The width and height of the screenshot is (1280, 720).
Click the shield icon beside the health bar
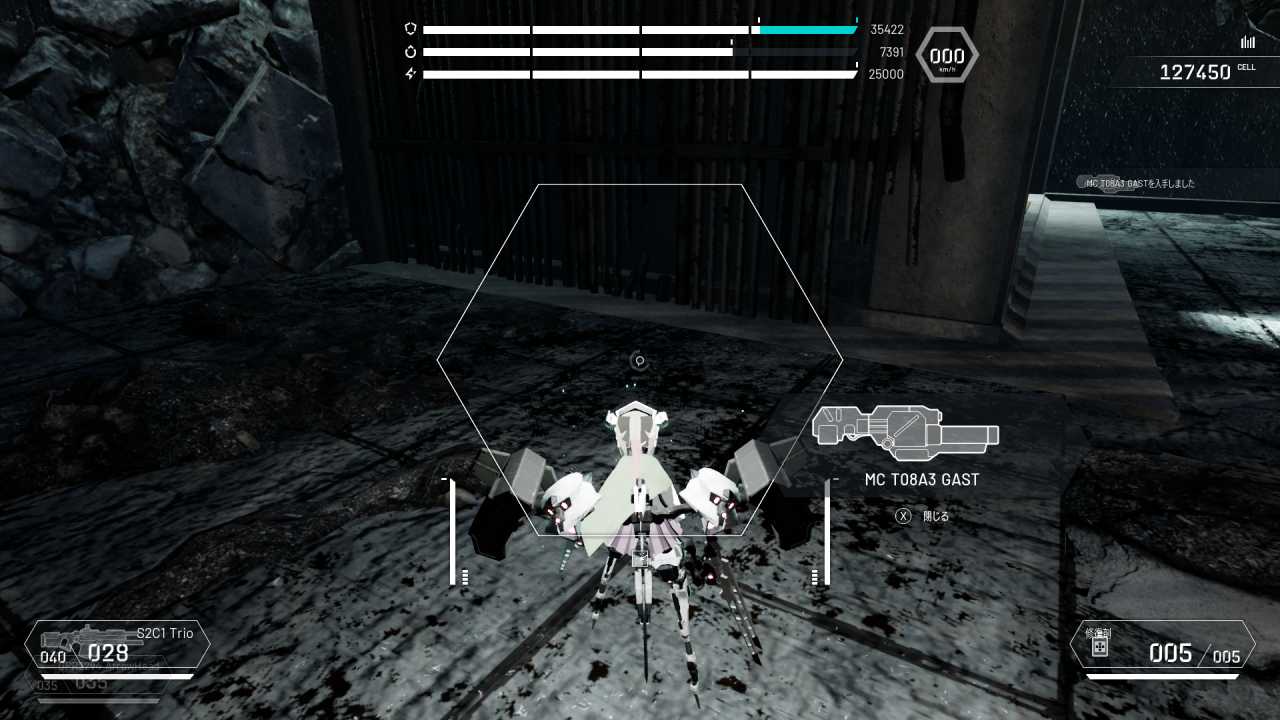[409, 29]
